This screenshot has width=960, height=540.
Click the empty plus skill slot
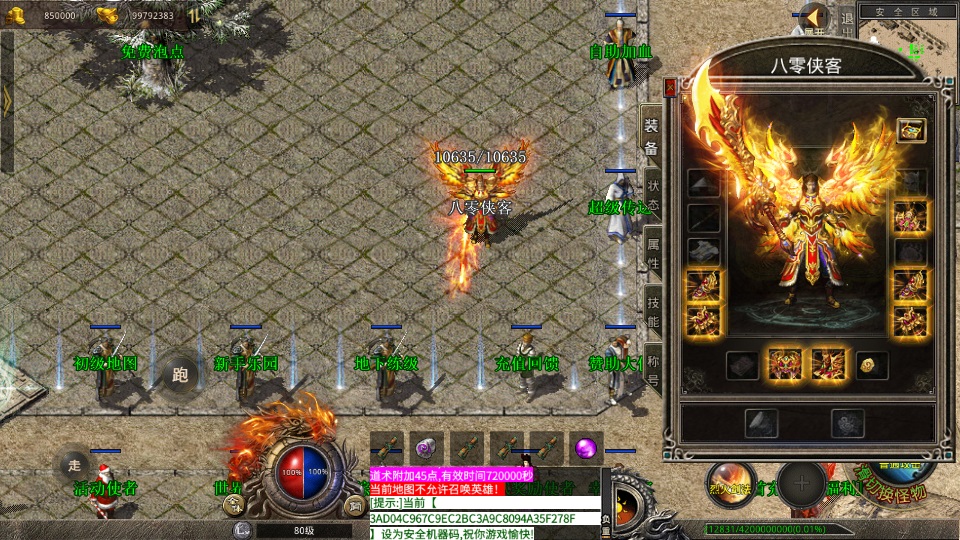[801, 486]
